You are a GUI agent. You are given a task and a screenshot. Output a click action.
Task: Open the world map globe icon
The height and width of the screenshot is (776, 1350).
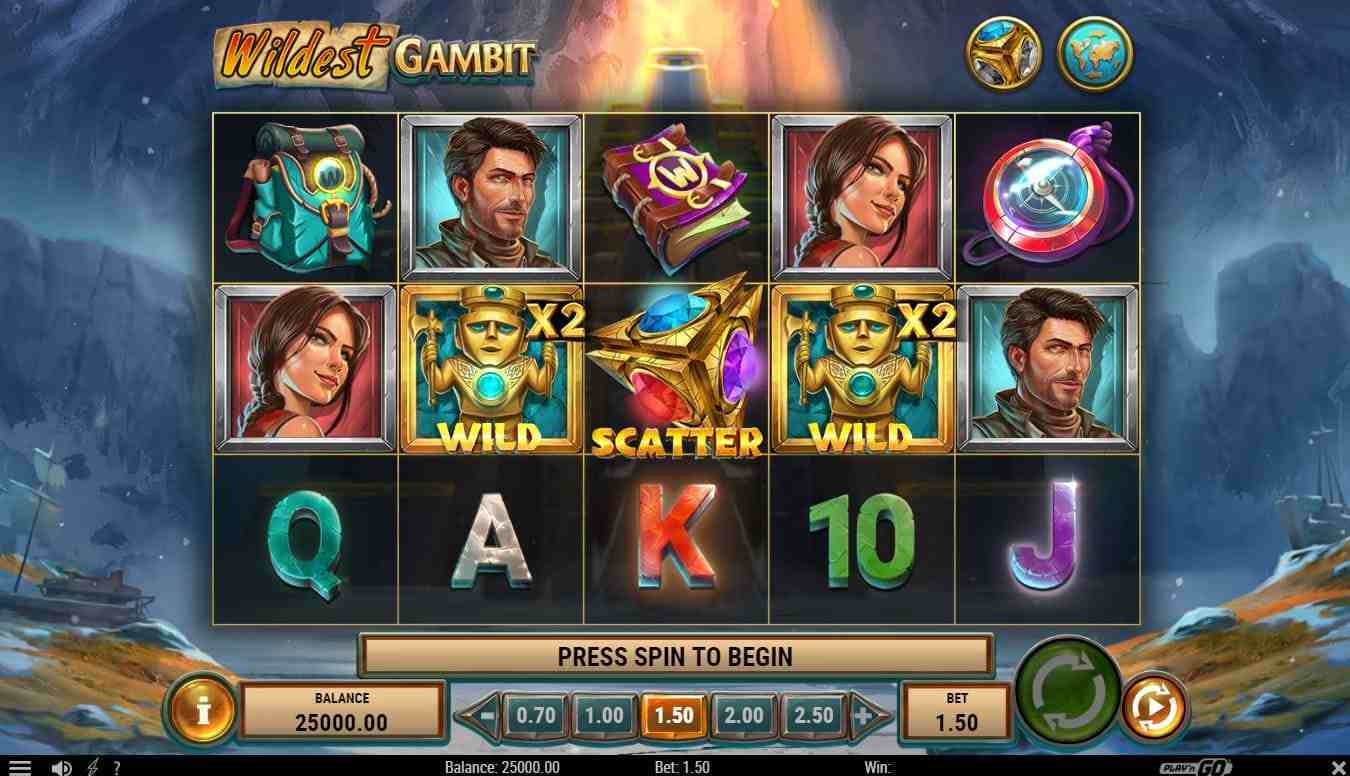point(1095,52)
